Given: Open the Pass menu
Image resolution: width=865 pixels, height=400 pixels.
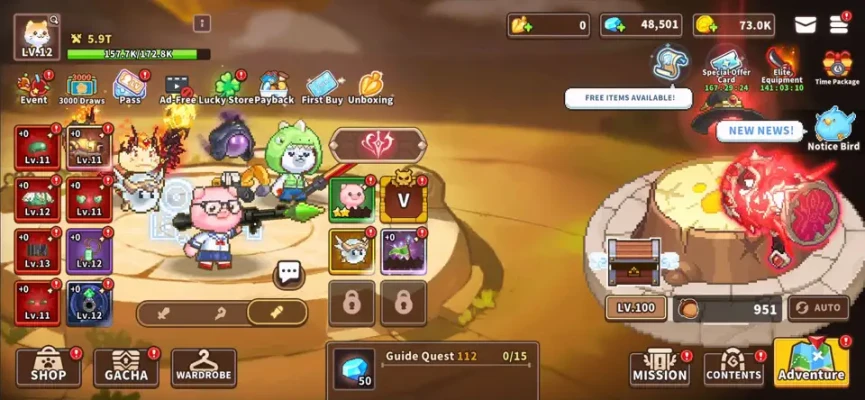Looking at the screenshot, I should coord(129,88).
